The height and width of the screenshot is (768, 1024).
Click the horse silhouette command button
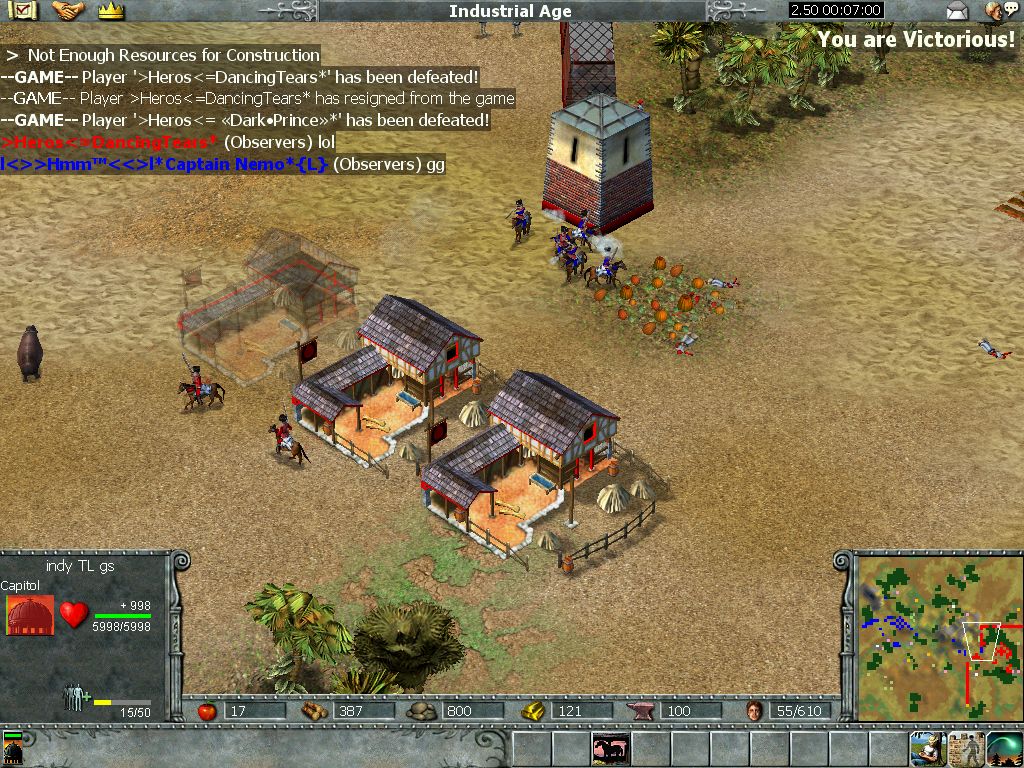610,748
